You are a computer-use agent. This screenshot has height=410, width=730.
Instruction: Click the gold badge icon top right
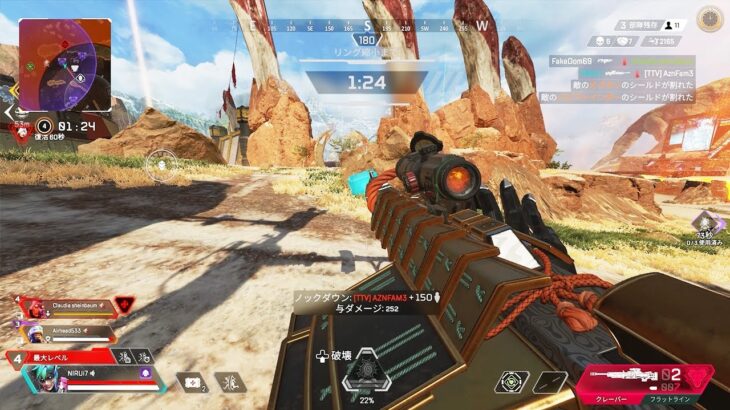click(x=710, y=18)
